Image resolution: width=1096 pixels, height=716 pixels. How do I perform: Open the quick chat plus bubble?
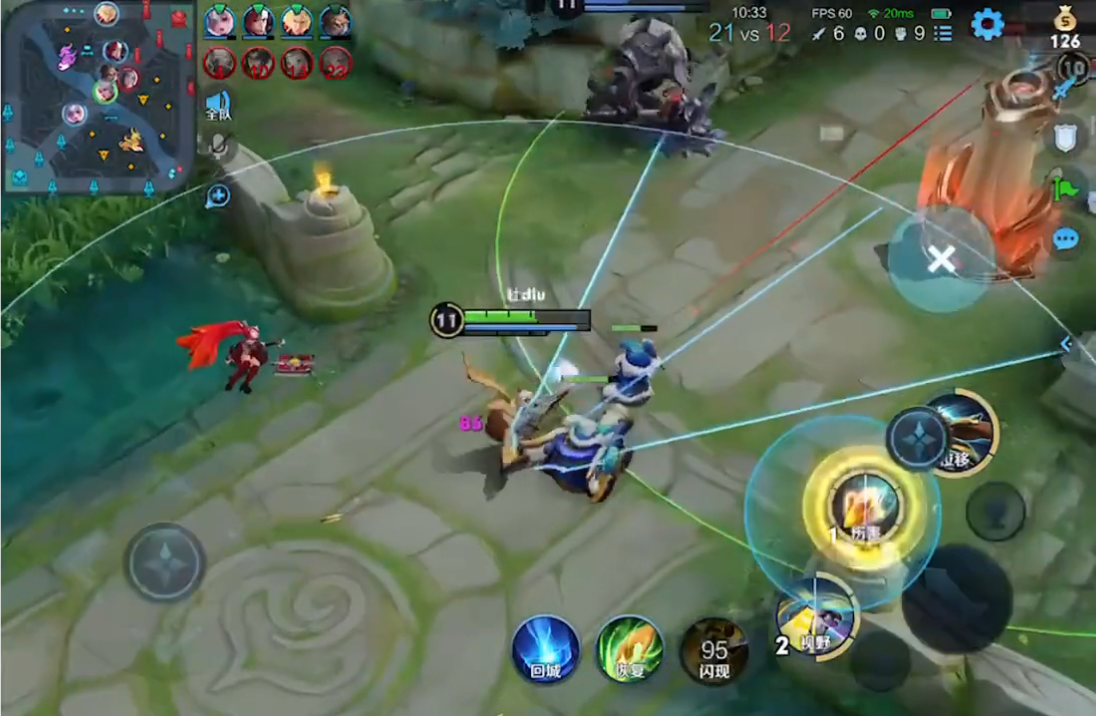[x=217, y=196]
